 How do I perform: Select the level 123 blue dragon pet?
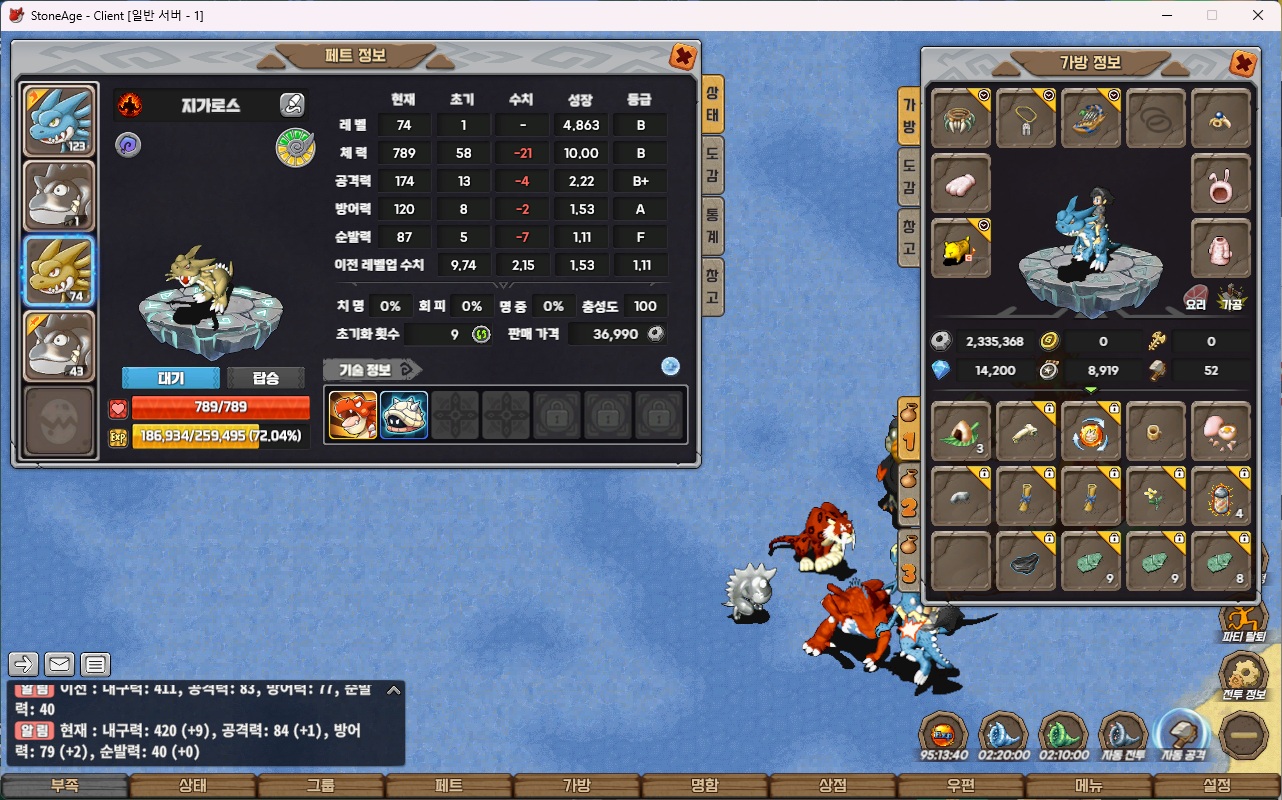pyautogui.click(x=59, y=120)
